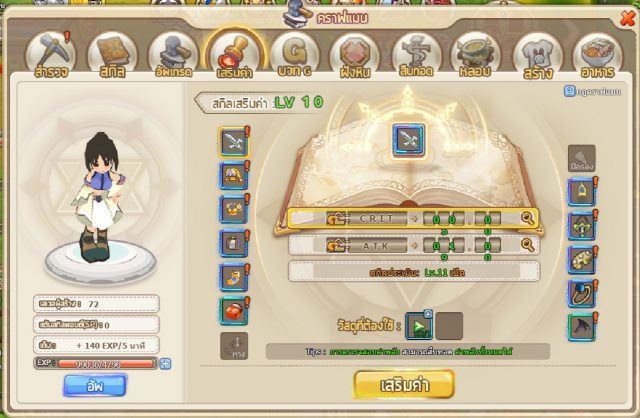Open the อัพเกรด (upgrade) anvil tab
The height and width of the screenshot is (418, 640).
pyautogui.click(x=173, y=56)
